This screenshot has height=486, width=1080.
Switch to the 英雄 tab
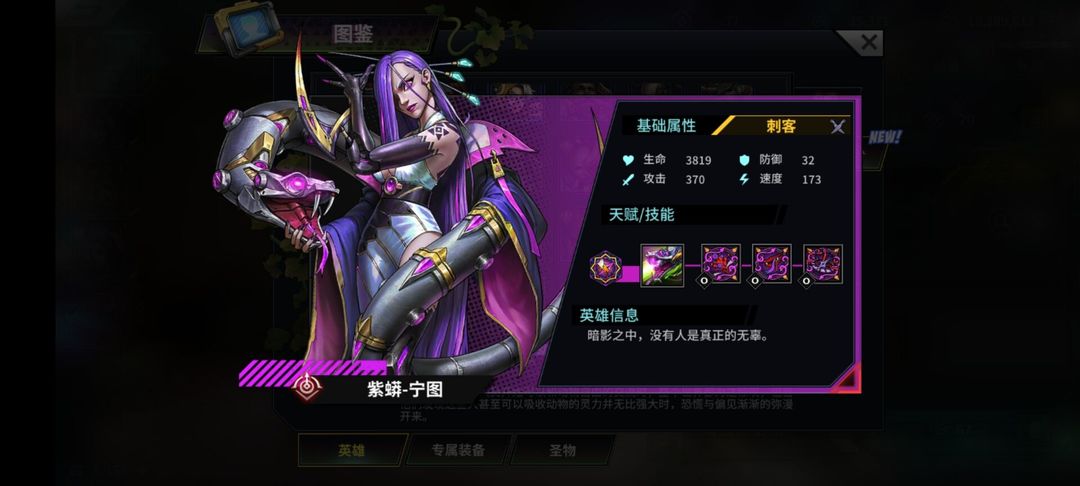[350, 450]
